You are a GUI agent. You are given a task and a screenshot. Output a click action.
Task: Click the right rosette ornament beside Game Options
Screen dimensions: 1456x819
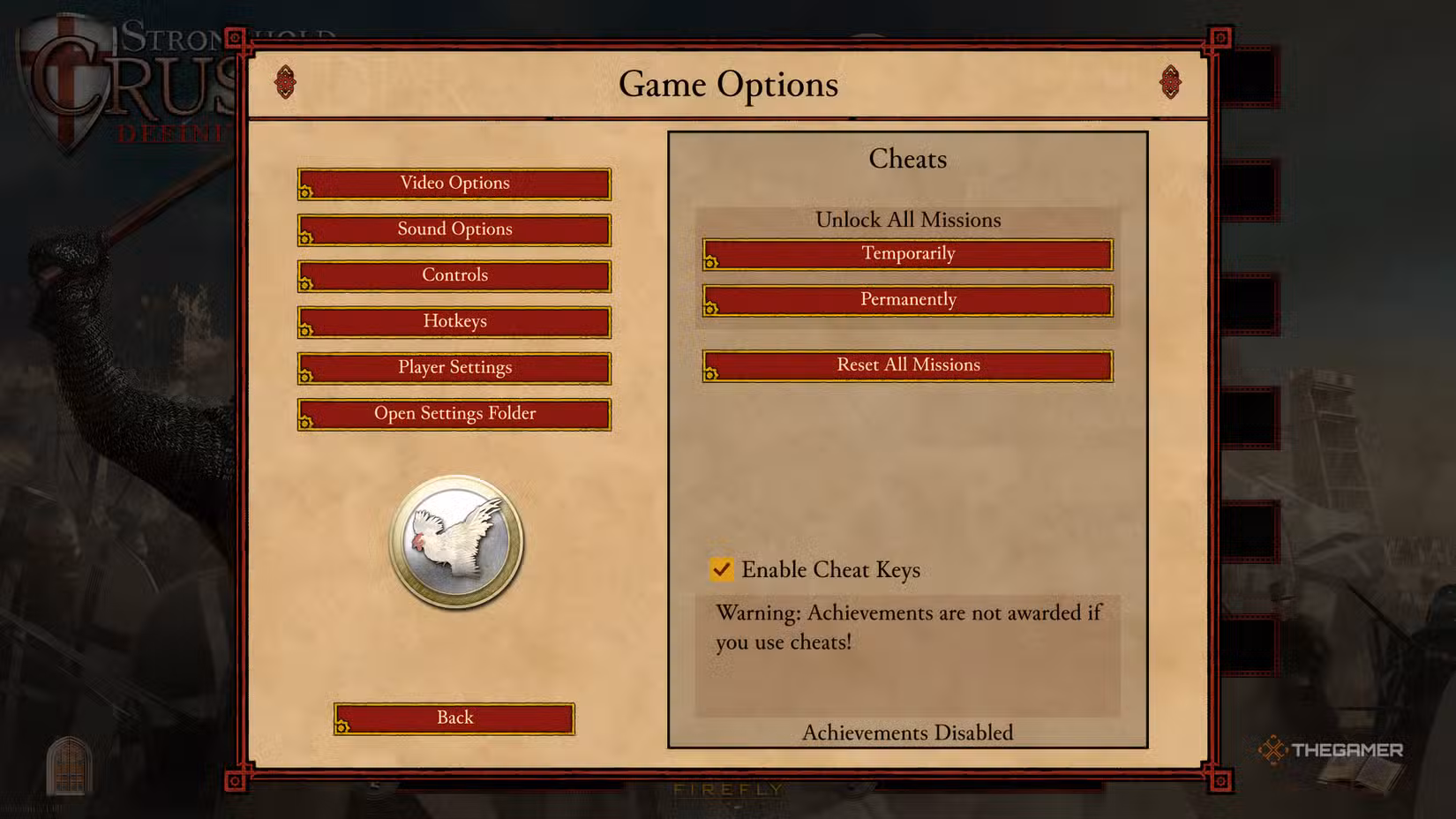tap(1172, 82)
